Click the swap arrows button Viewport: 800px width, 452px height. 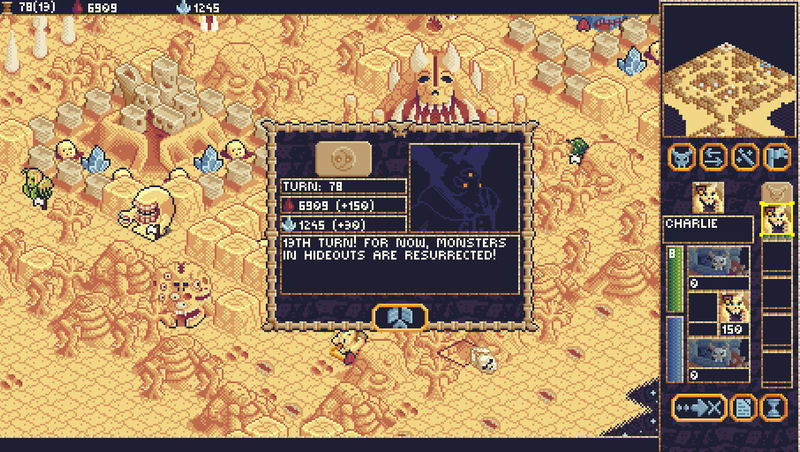click(x=713, y=157)
